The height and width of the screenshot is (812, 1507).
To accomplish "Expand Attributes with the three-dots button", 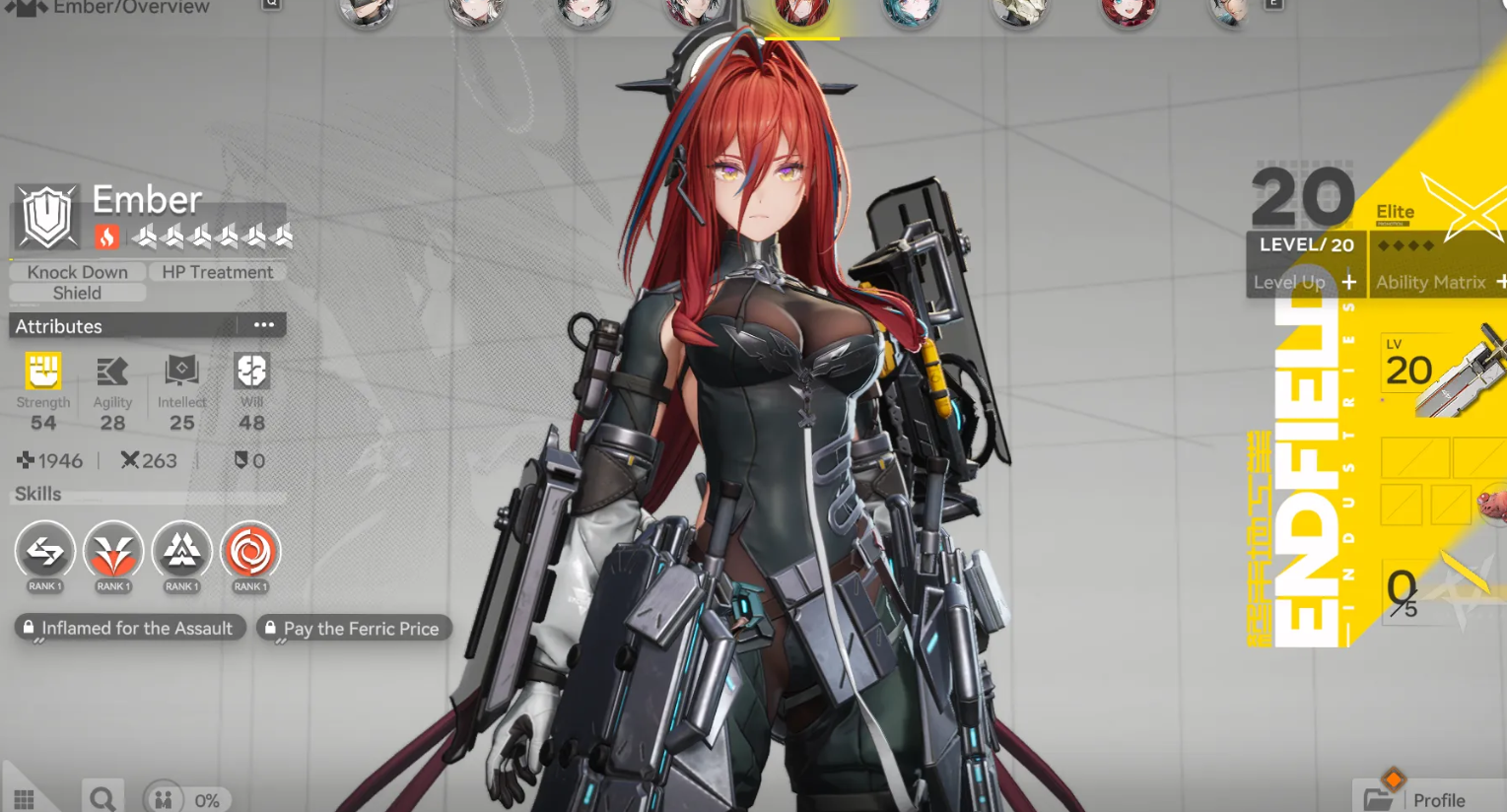I will tap(263, 325).
